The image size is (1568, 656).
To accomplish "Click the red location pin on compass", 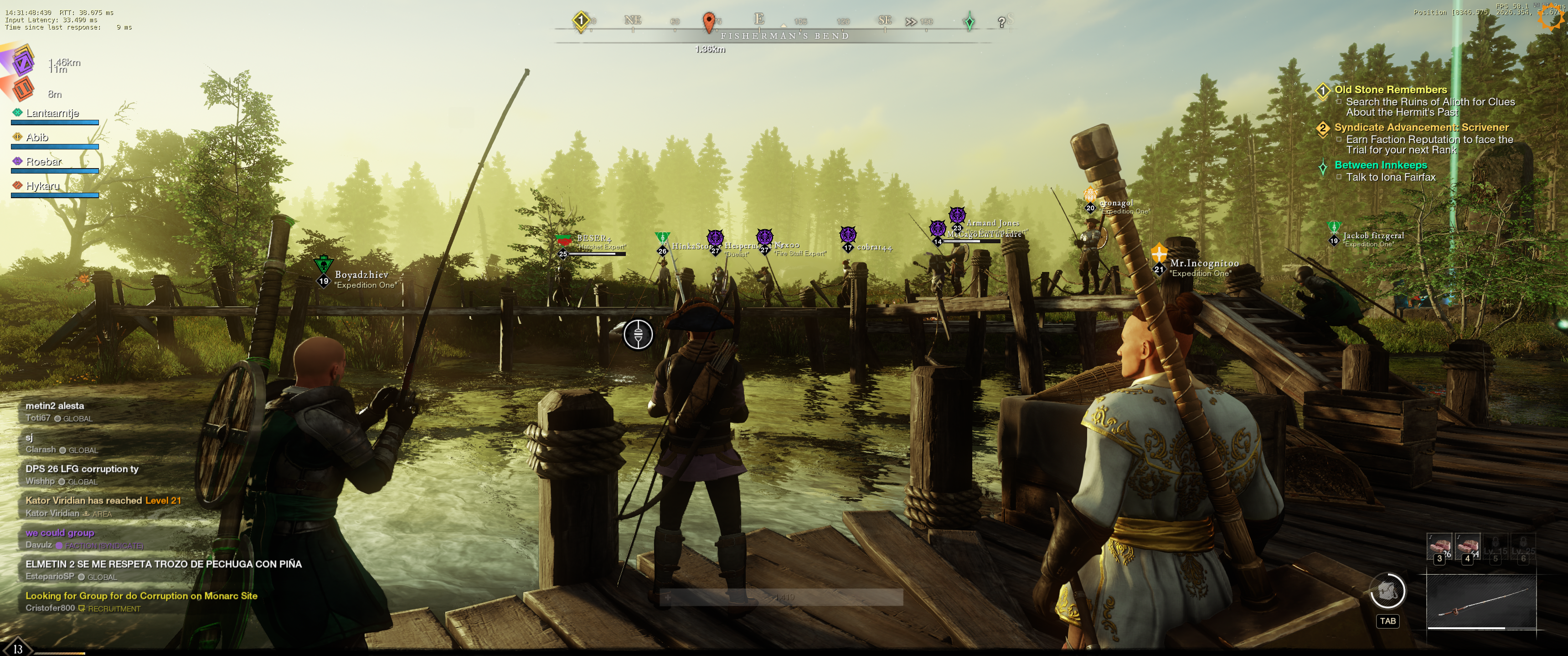I will tap(708, 22).
